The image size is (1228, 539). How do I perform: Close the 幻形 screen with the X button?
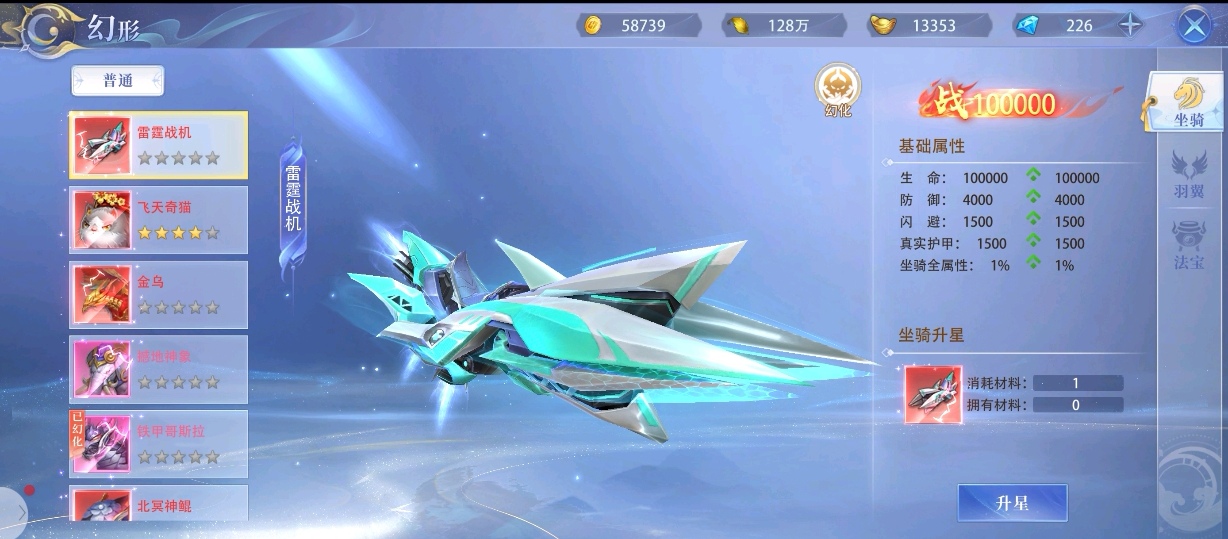pyautogui.click(x=1193, y=26)
